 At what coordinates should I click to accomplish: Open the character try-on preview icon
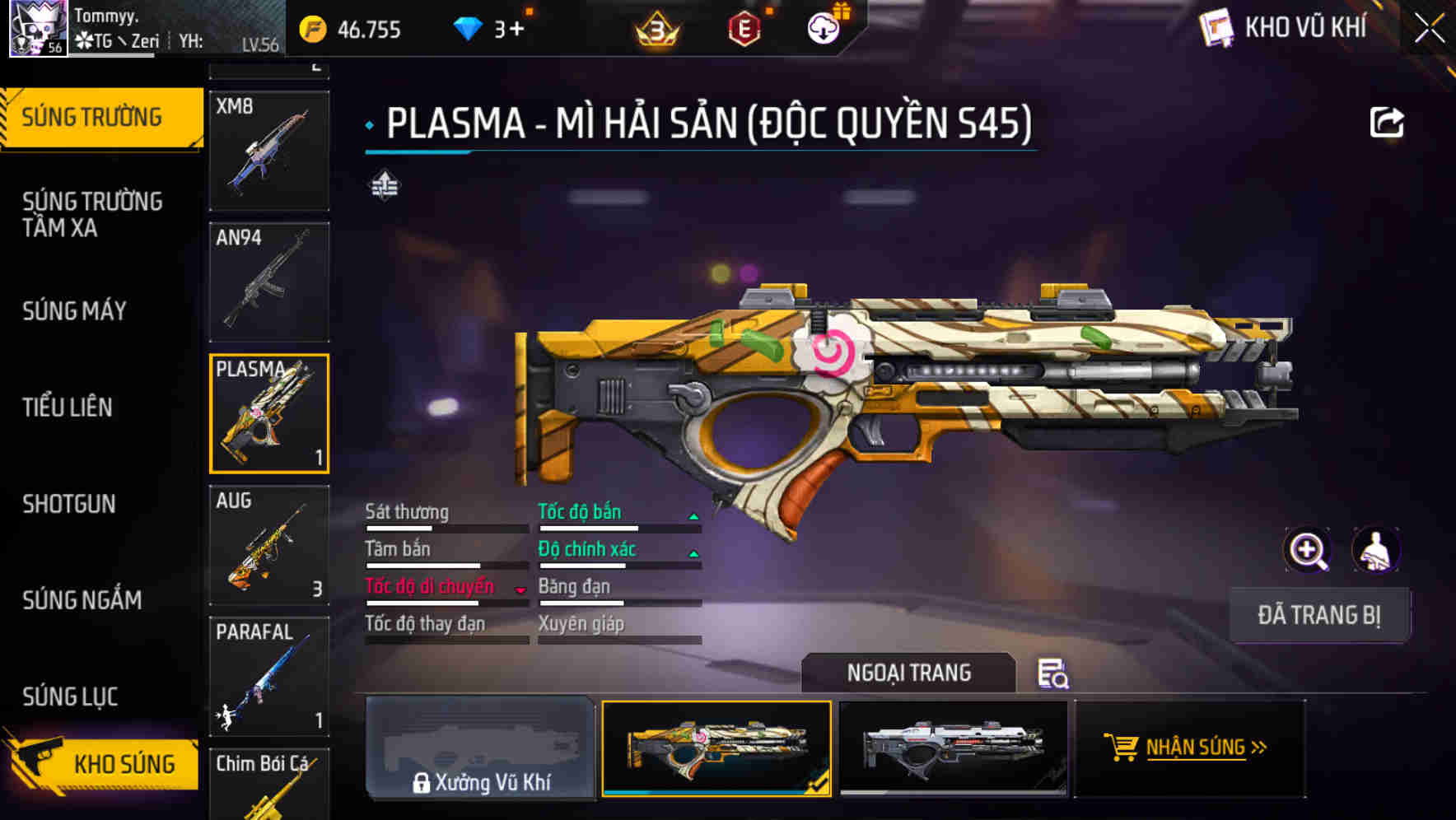1377,550
